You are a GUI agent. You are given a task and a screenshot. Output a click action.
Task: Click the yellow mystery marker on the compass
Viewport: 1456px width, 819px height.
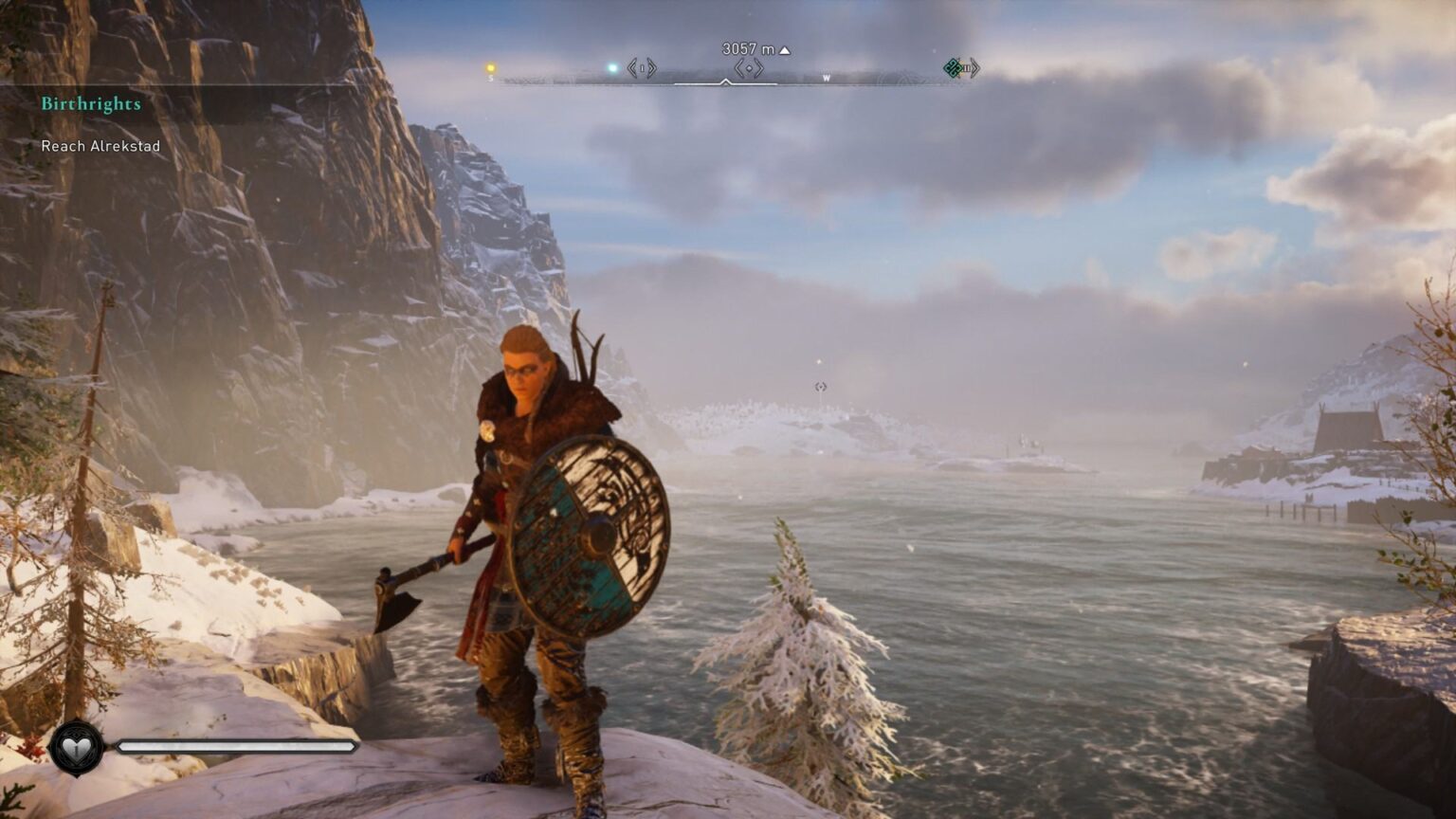[x=490, y=67]
